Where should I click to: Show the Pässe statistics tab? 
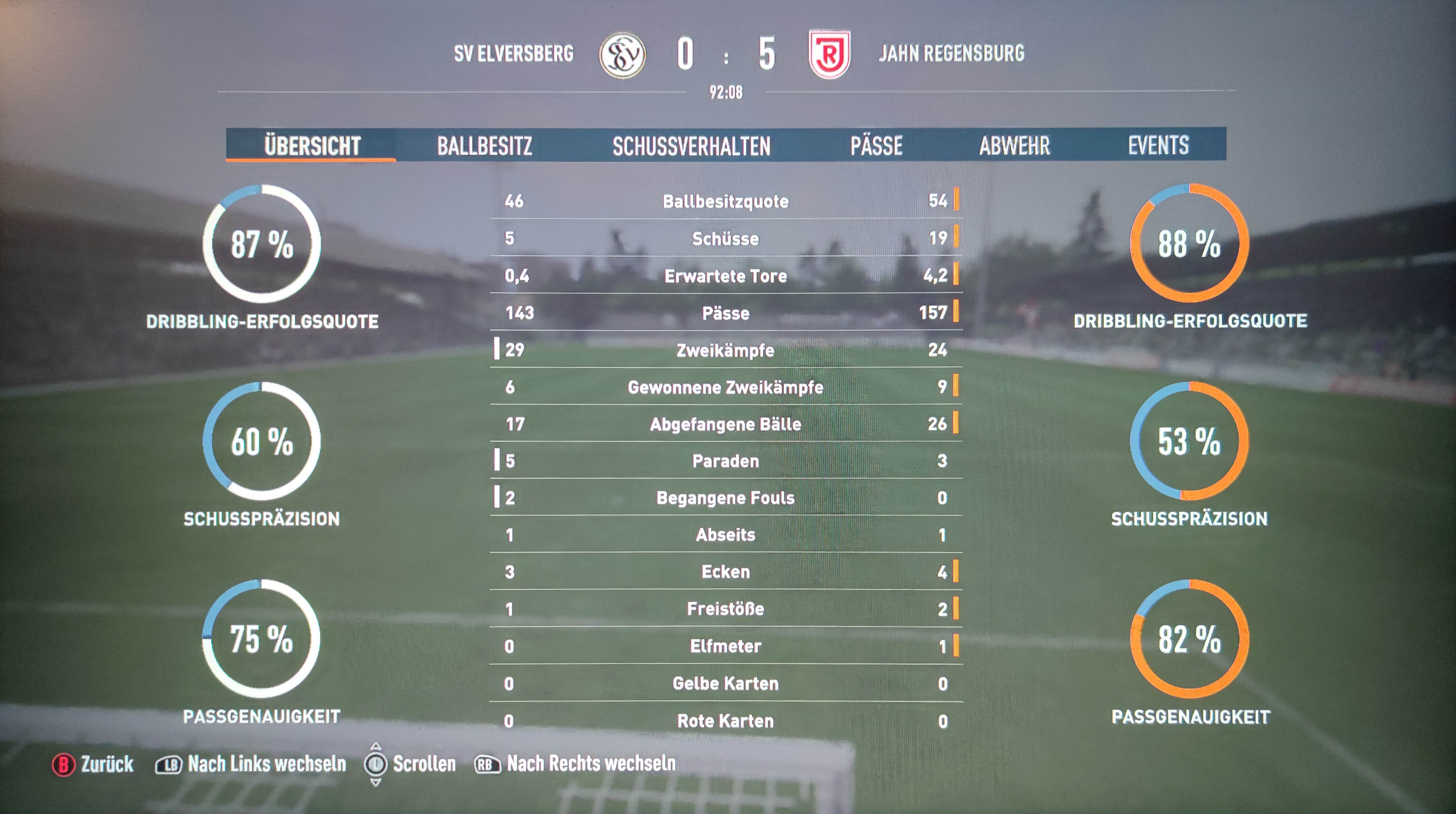[876, 145]
